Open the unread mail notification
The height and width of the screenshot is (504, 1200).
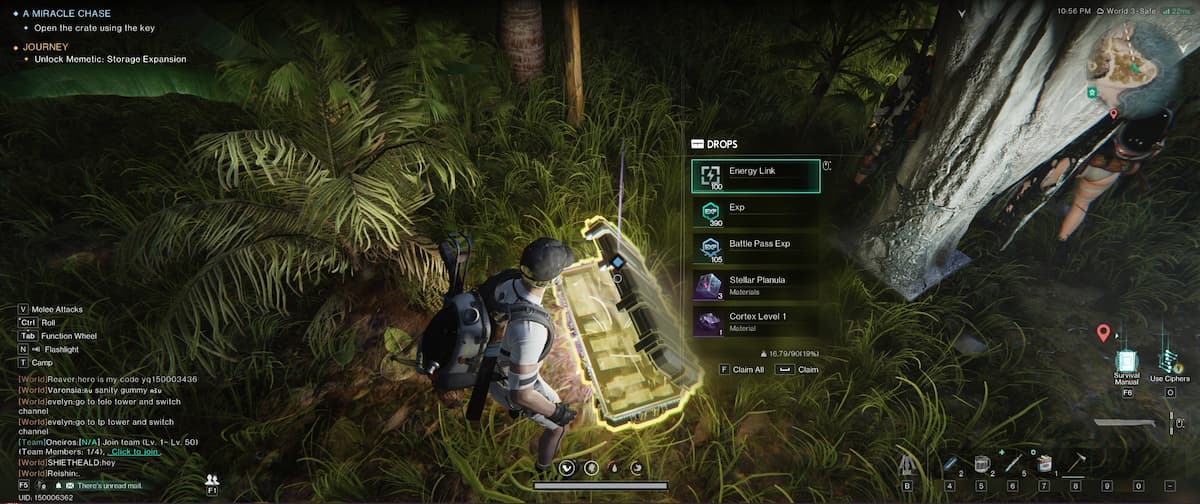(100, 485)
